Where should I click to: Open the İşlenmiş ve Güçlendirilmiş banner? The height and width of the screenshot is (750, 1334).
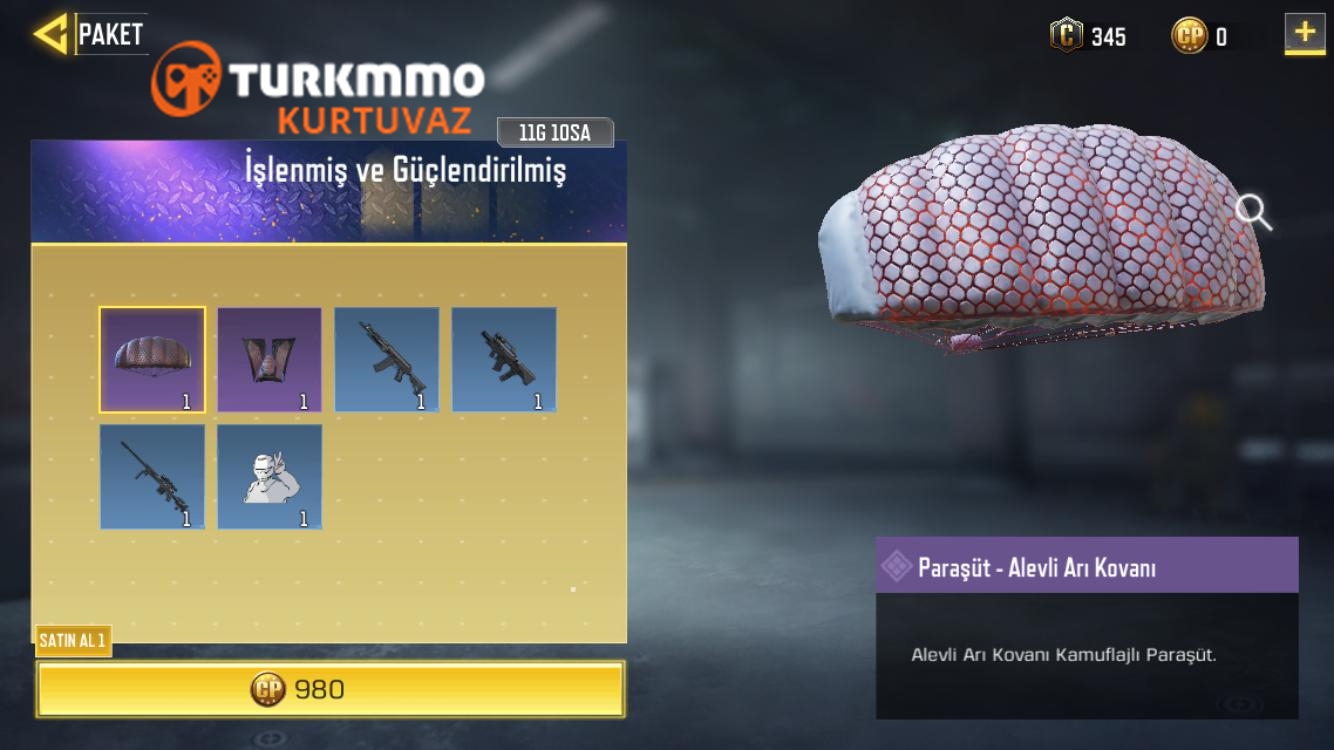click(330, 188)
